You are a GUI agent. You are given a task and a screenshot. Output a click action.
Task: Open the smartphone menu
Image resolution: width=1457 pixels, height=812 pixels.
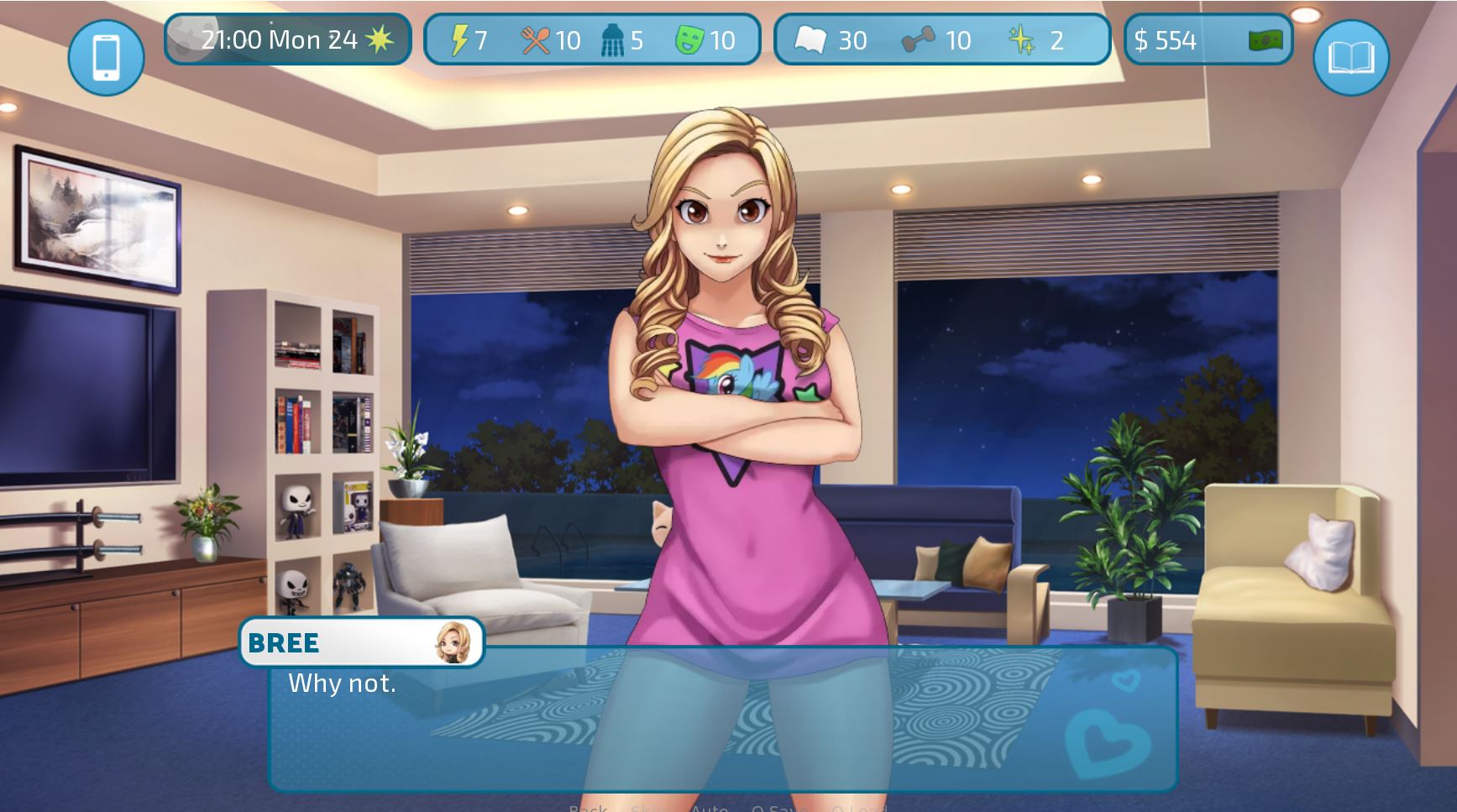pos(106,57)
